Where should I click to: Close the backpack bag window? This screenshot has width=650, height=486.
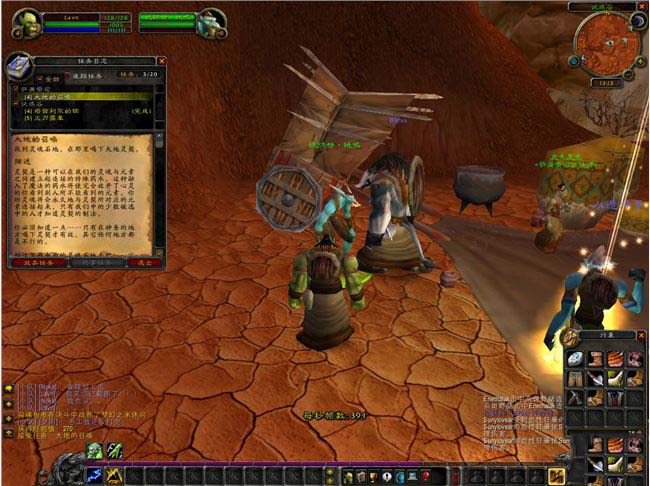coord(642,336)
